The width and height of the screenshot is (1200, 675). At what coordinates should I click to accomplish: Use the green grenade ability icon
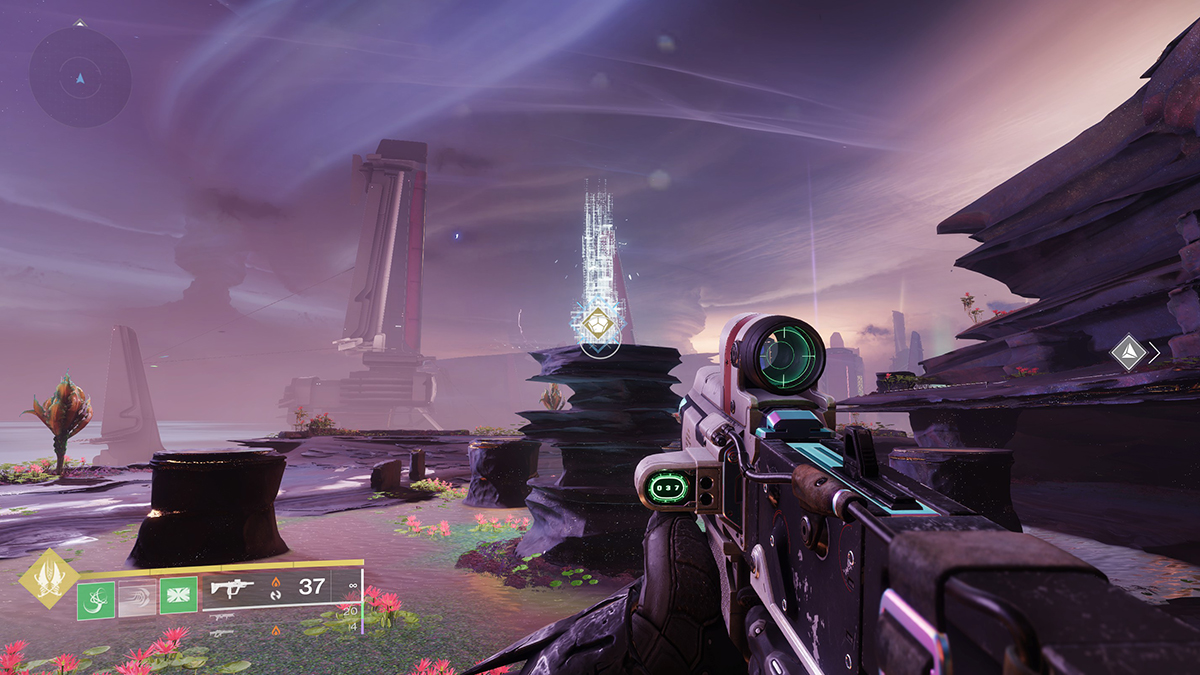click(95, 597)
